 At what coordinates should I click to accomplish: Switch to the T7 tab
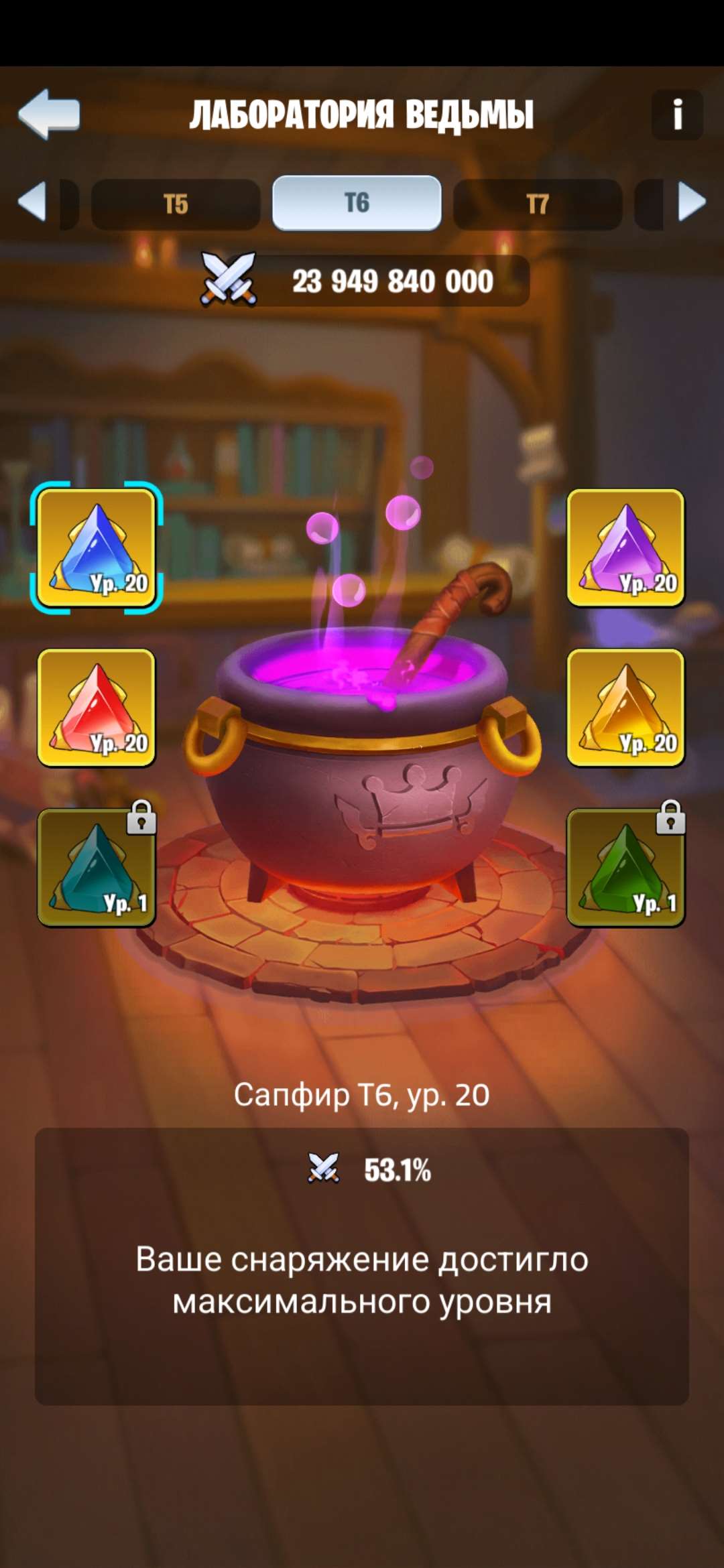[538, 204]
